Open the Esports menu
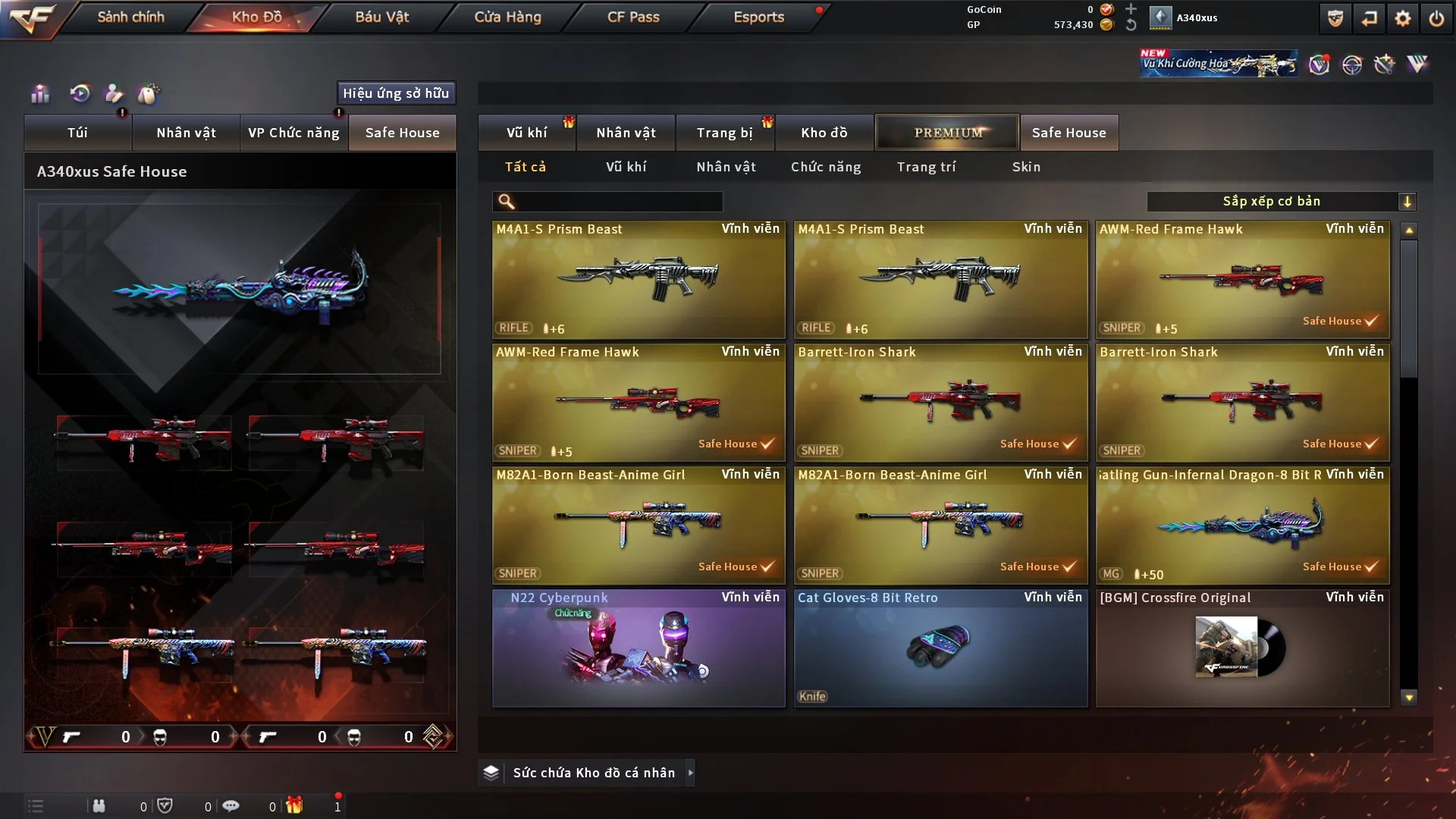 [x=758, y=17]
